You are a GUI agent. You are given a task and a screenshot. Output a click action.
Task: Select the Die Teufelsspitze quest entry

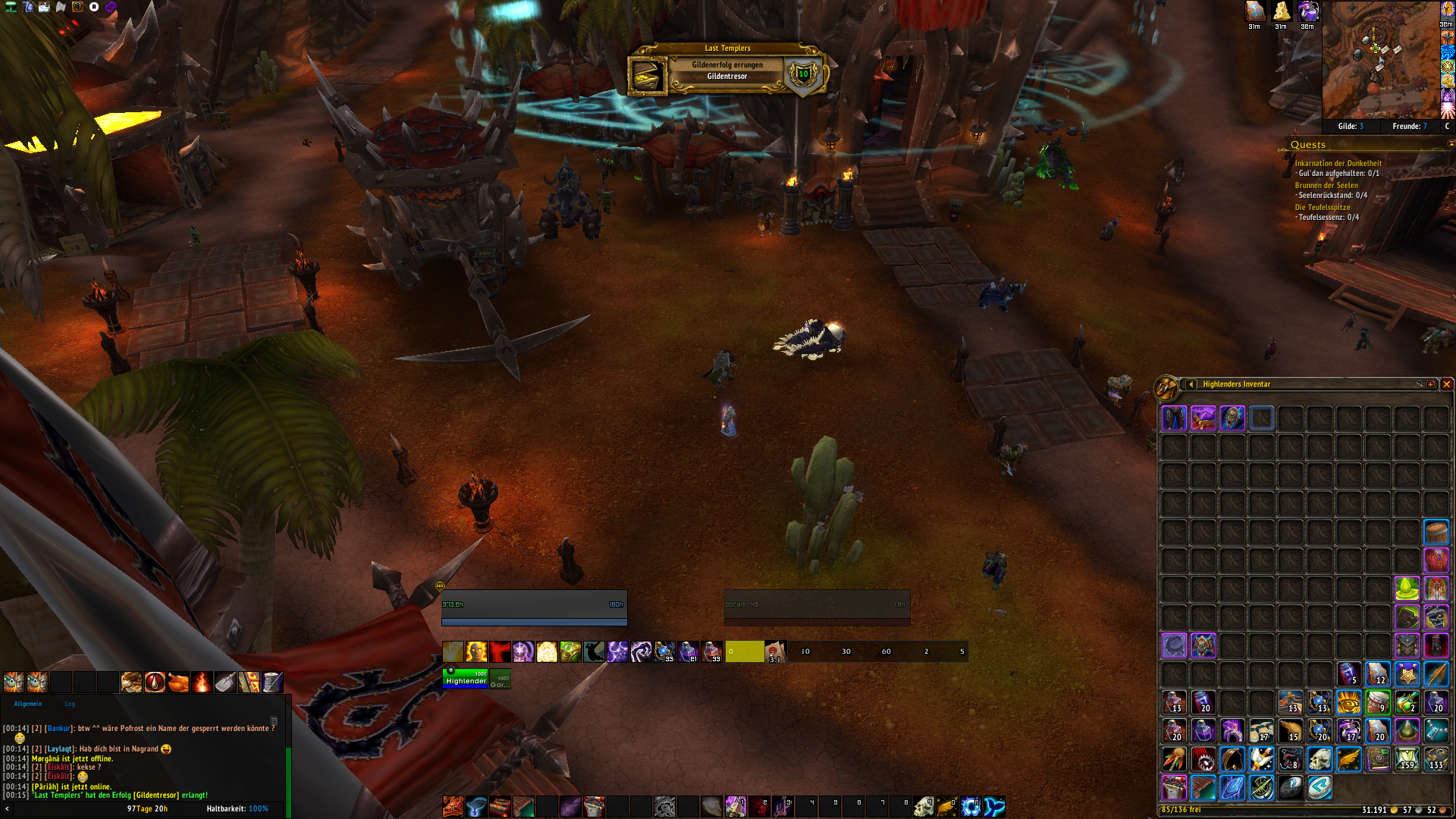click(1323, 207)
